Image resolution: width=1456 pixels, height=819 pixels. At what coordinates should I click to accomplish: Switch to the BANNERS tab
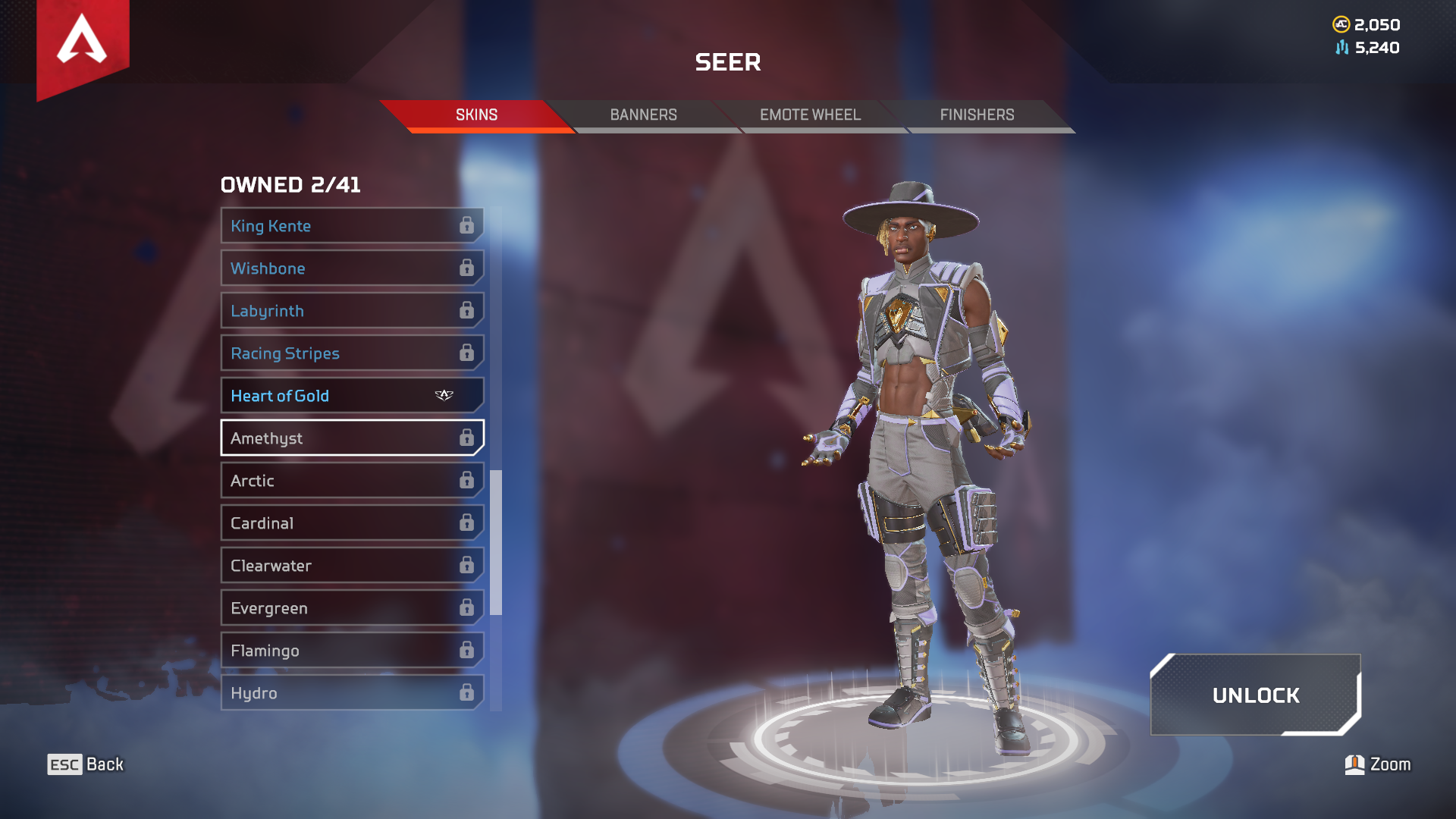click(643, 115)
